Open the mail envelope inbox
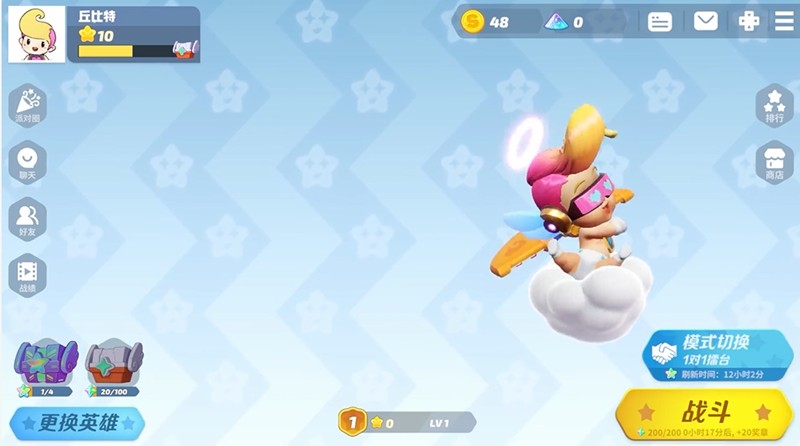Image resolution: width=800 pixels, height=446 pixels. pyautogui.click(x=706, y=21)
